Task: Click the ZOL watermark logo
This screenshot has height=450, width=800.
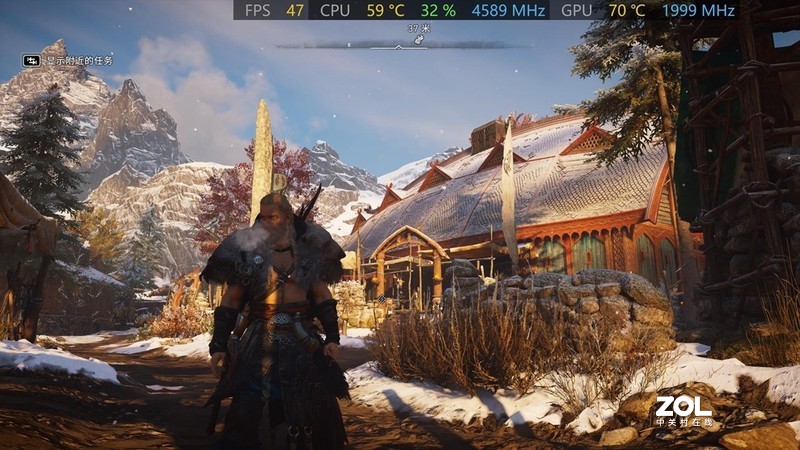Action: point(684,409)
